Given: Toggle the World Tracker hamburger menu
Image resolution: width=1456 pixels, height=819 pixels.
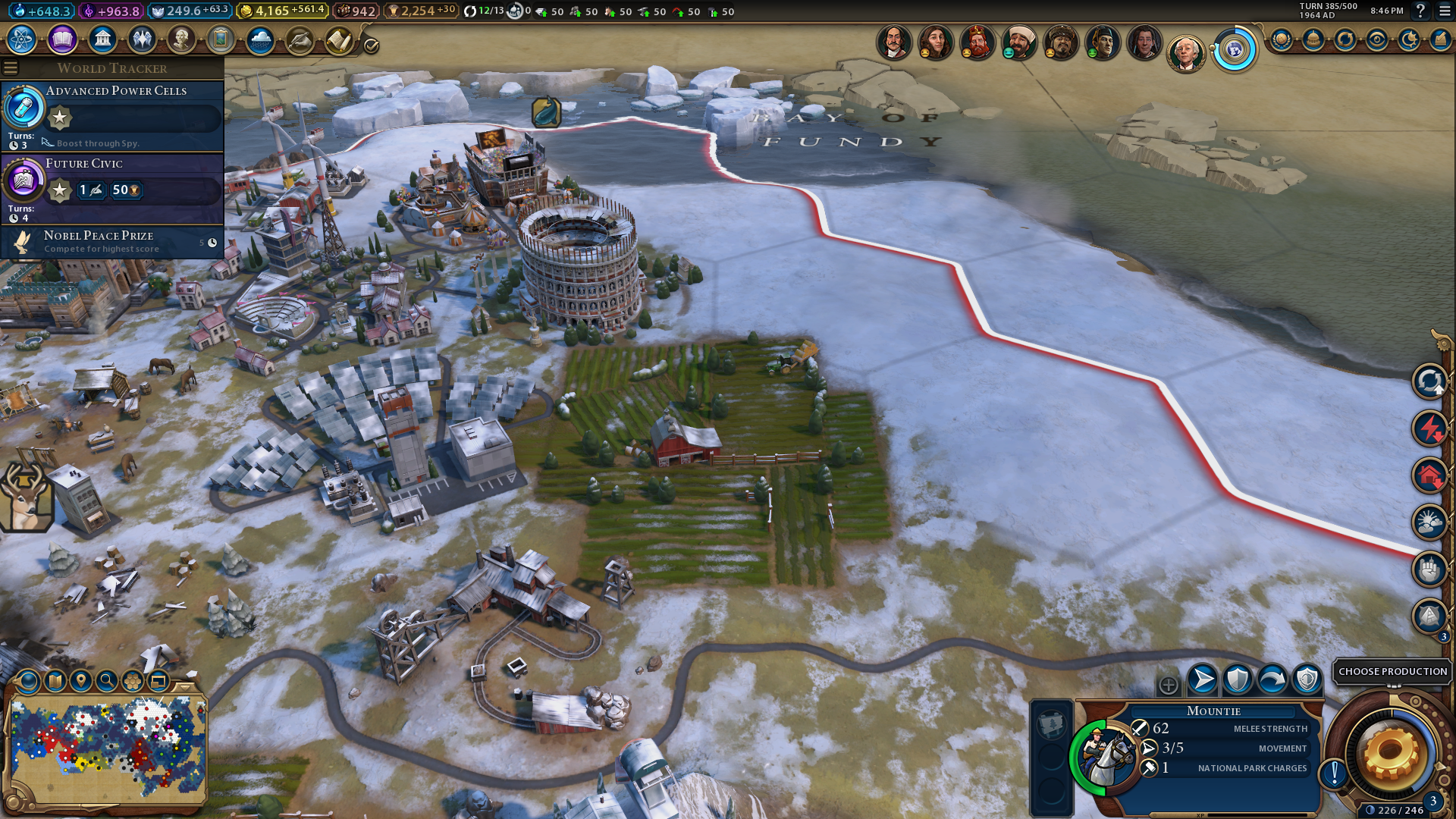Looking at the screenshot, I should coord(11,68).
